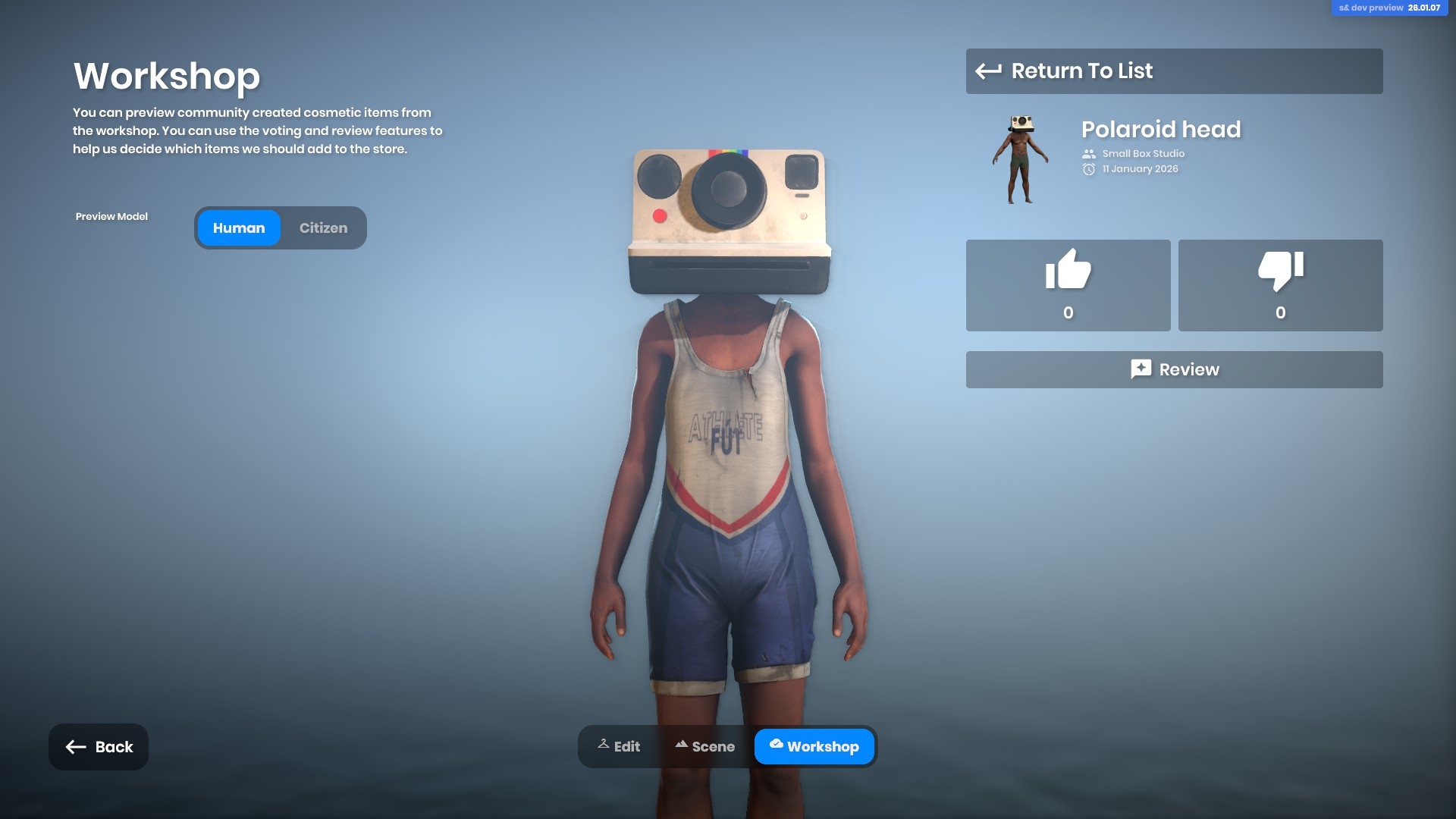This screenshot has height=819, width=1456.
Task: Open the Small Box Studio author link
Action: click(1143, 153)
